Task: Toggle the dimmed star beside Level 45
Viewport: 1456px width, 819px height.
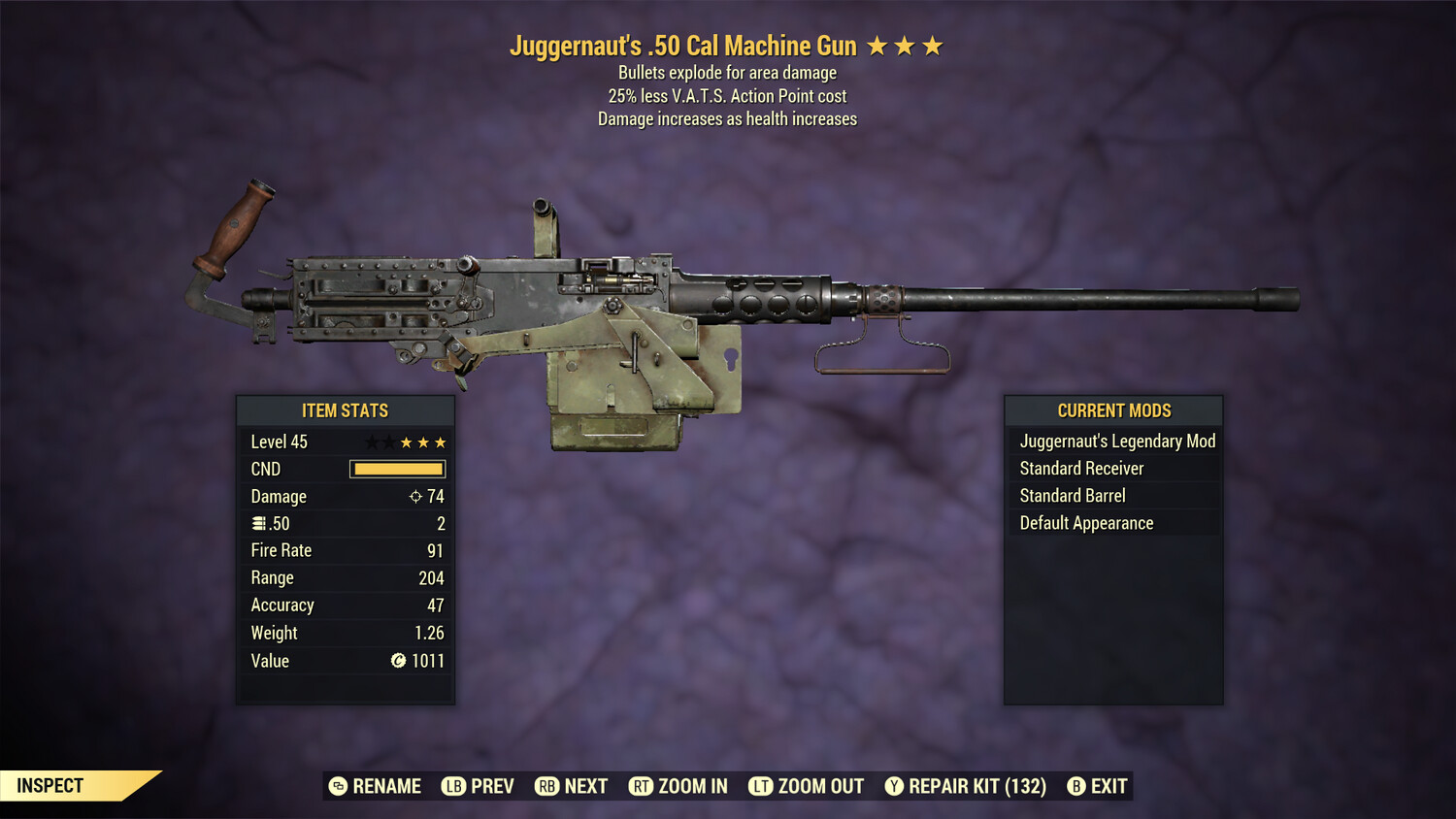Action: click(x=373, y=442)
